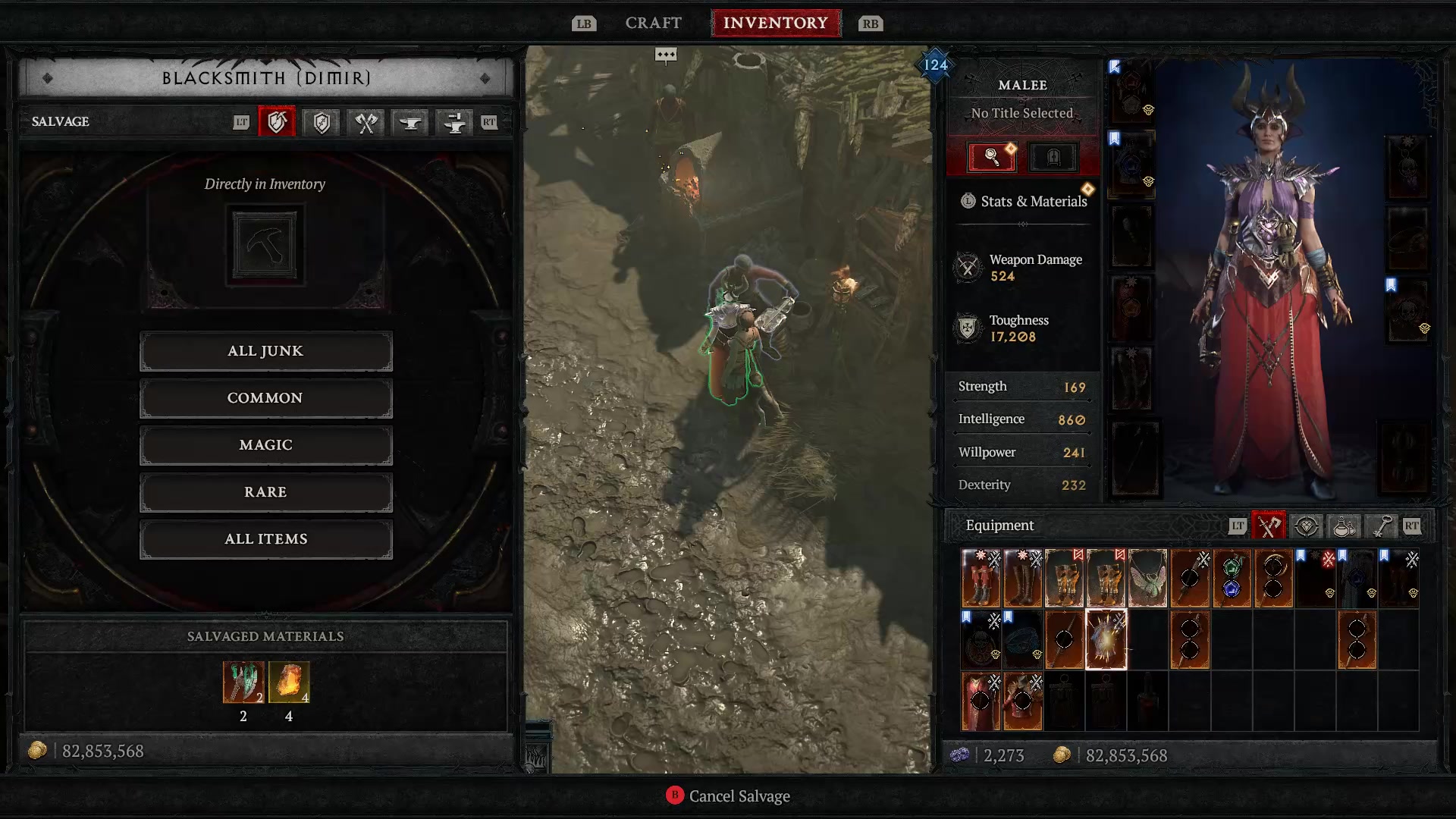The height and width of the screenshot is (819, 1456).
Task: Select the gems filter icon
Action: pos(1306,526)
